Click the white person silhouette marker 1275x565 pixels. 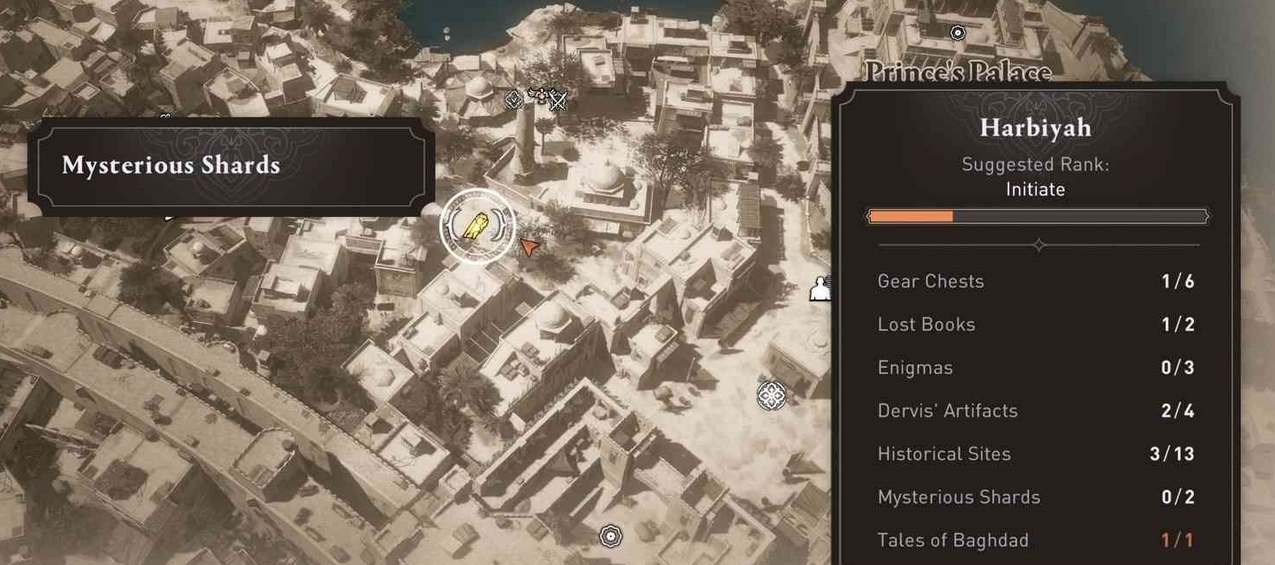click(x=820, y=289)
